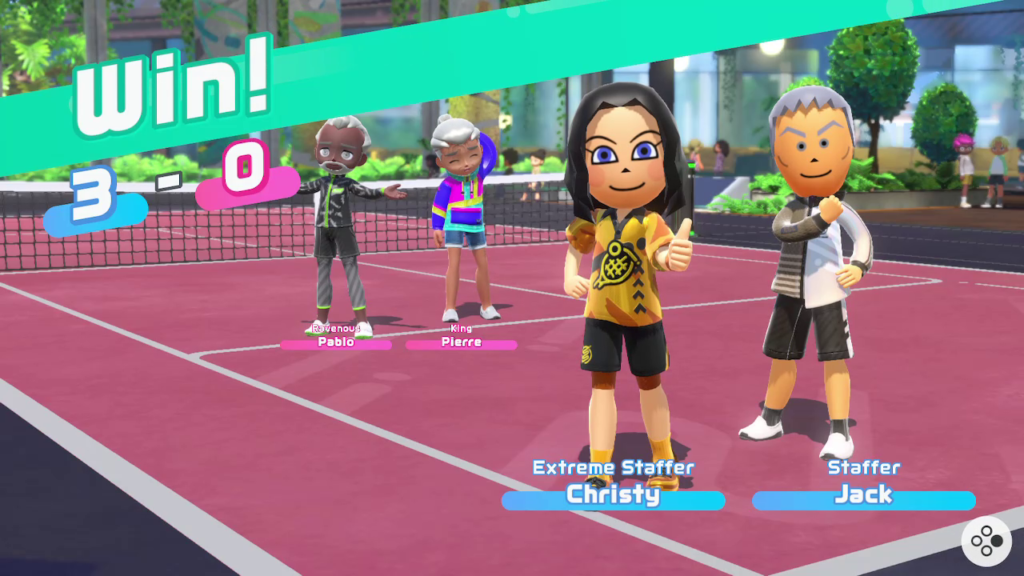The image size is (1024, 576).
Task: Select Jack's blue name banner
Action: point(862,497)
